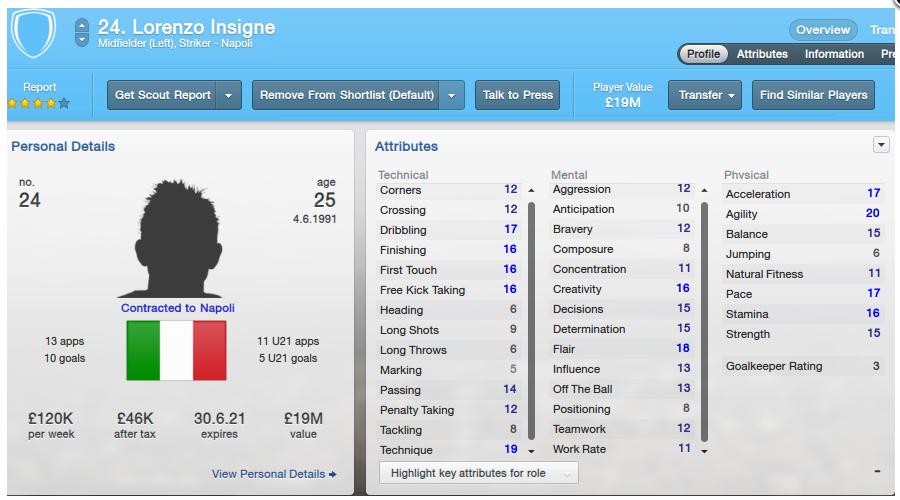Step to the previous player using up arrow
Image resolution: width=900 pixels, height=500 pixels.
pyautogui.click(x=82, y=24)
